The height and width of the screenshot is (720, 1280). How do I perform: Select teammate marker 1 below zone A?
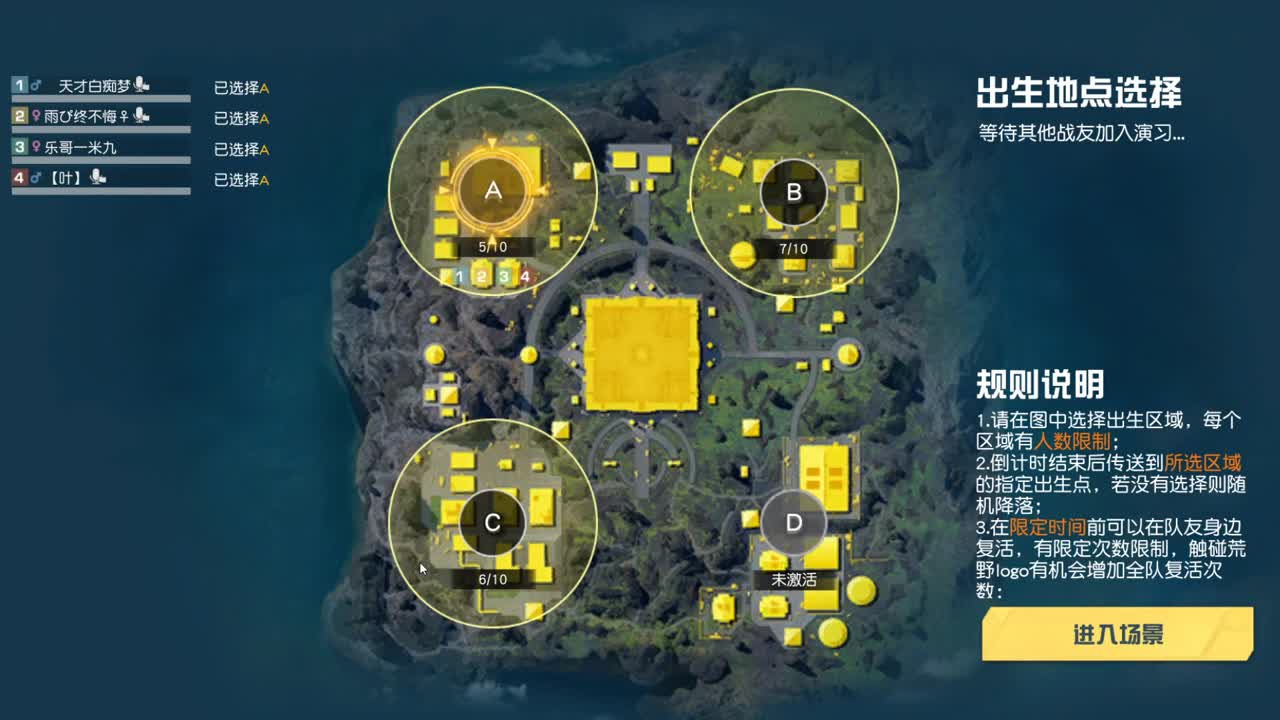[460, 276]
